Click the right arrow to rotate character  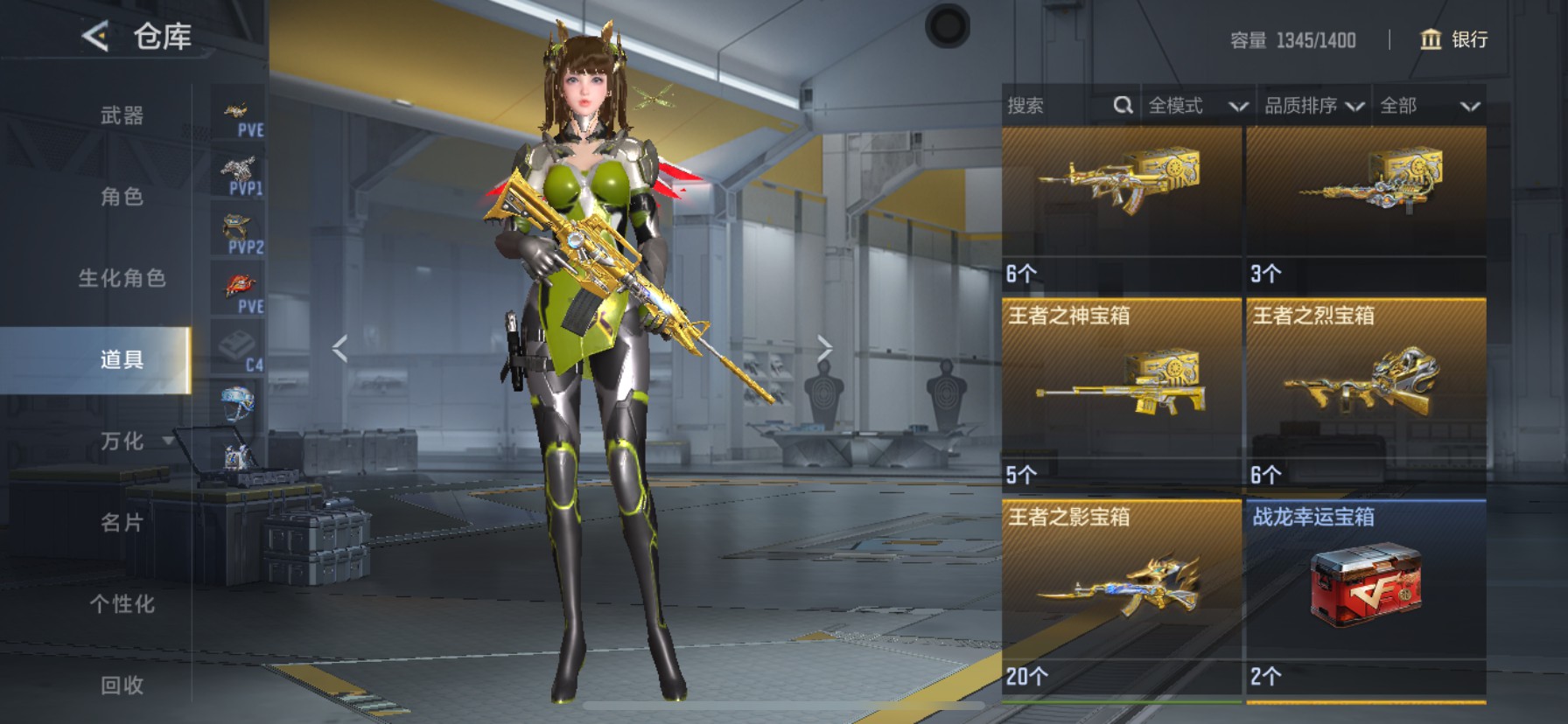point(825,347)
